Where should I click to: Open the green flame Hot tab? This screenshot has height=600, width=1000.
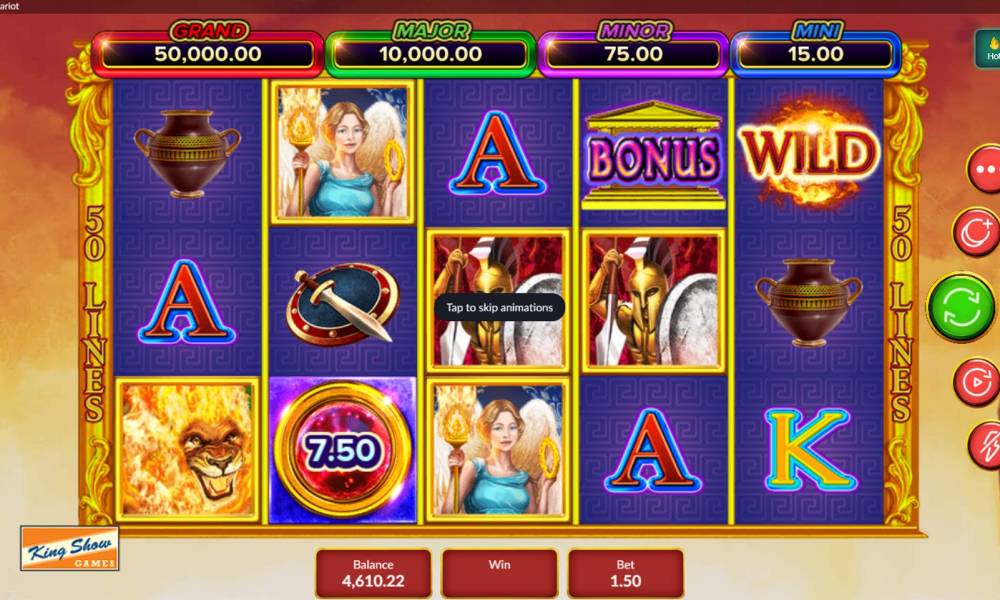click(x=988, y=50)
